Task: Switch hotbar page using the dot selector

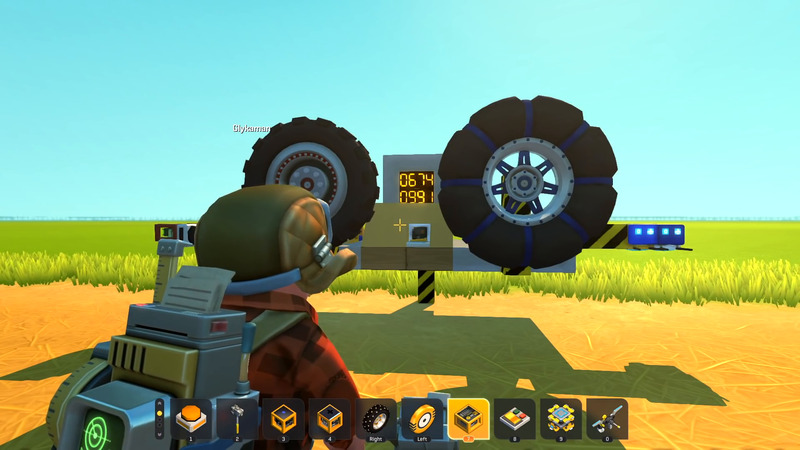Action: (x=160, y=419)
